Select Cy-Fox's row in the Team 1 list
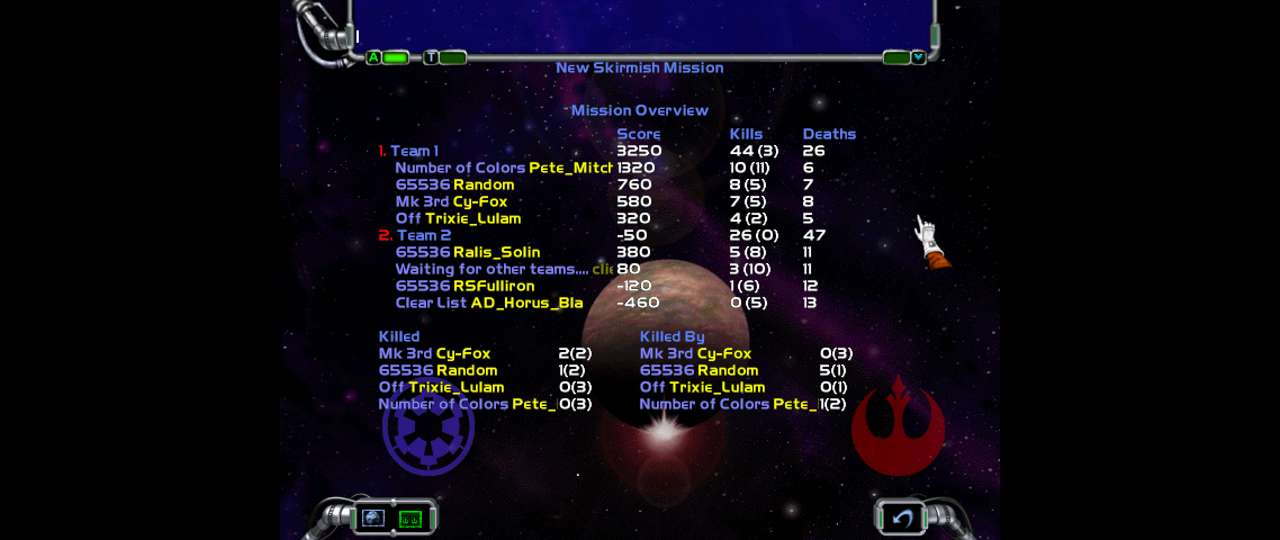The image size is (1280, 540). [480, 202]
